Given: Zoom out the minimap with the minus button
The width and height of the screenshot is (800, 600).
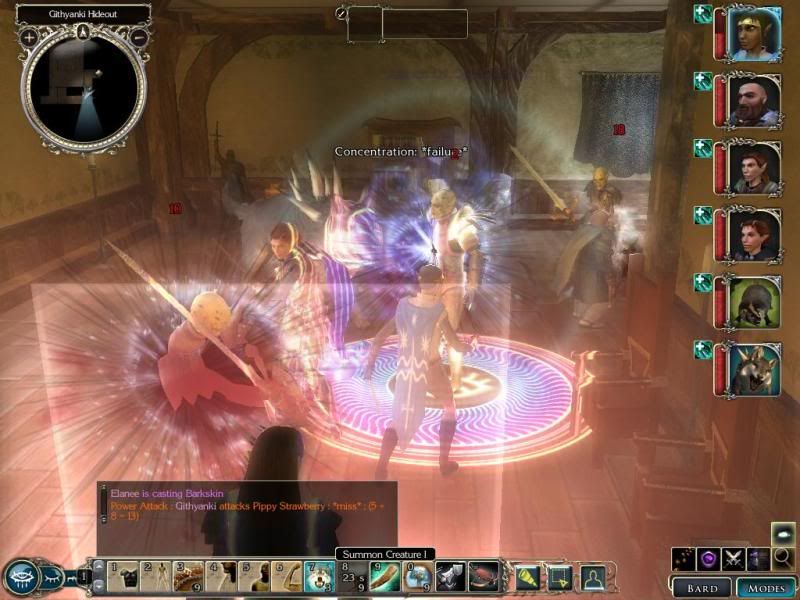Looking at the screenshot, I should [140, 38].
